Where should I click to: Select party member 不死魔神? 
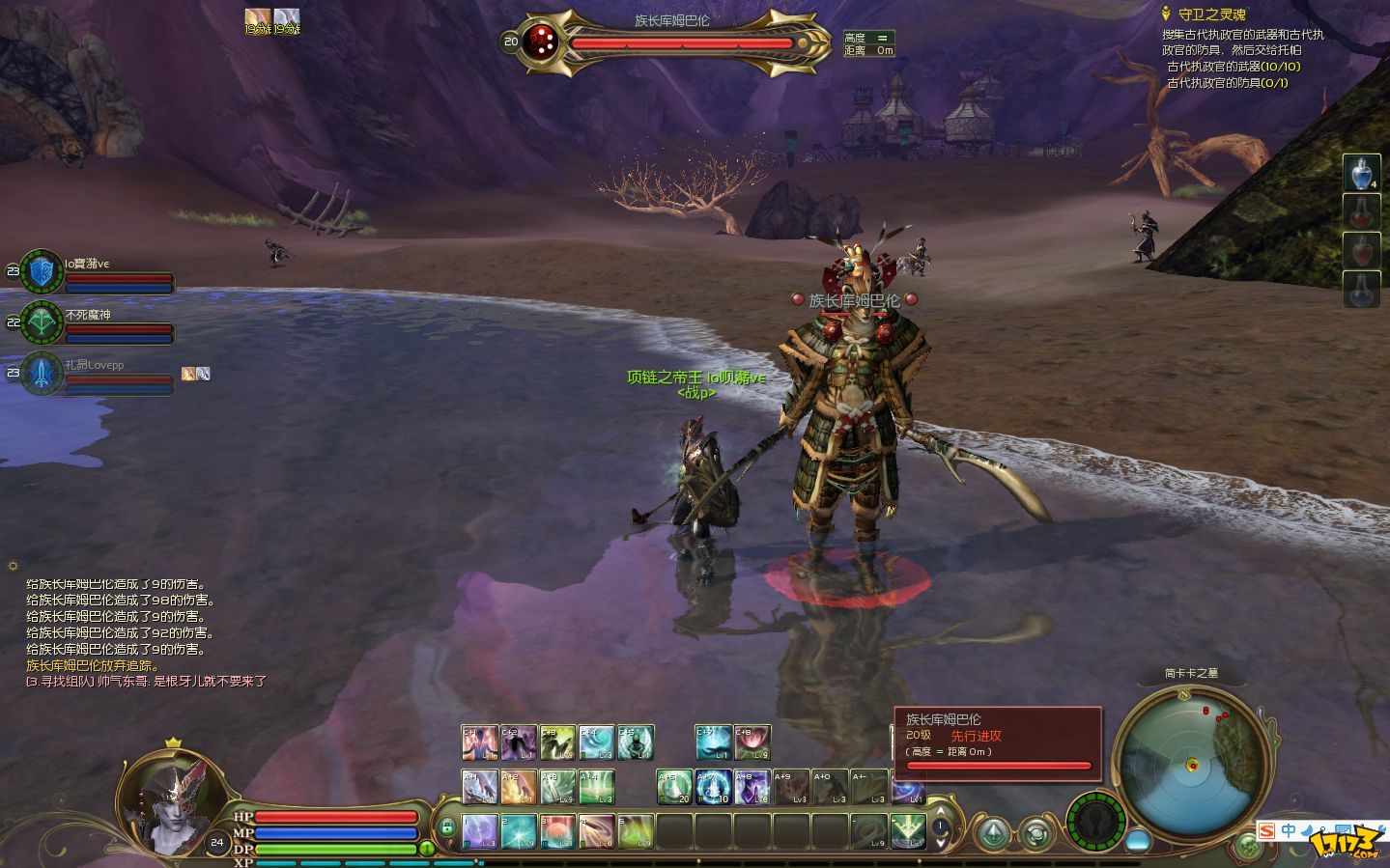pos(43,322)
